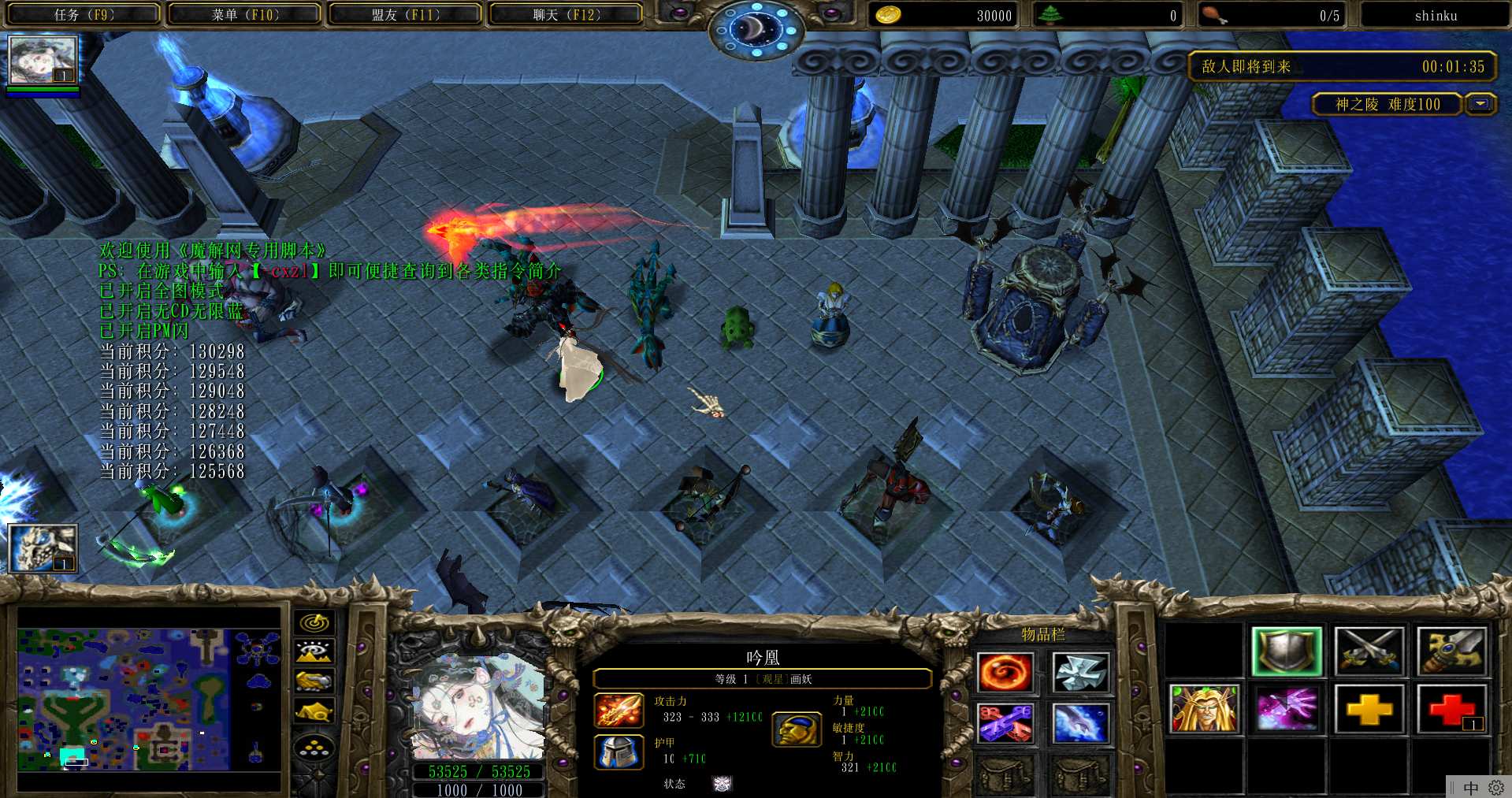Screen dimensions: 1512x798
Task: Select the hero portrait icon at top left
Action: [43, 60]
